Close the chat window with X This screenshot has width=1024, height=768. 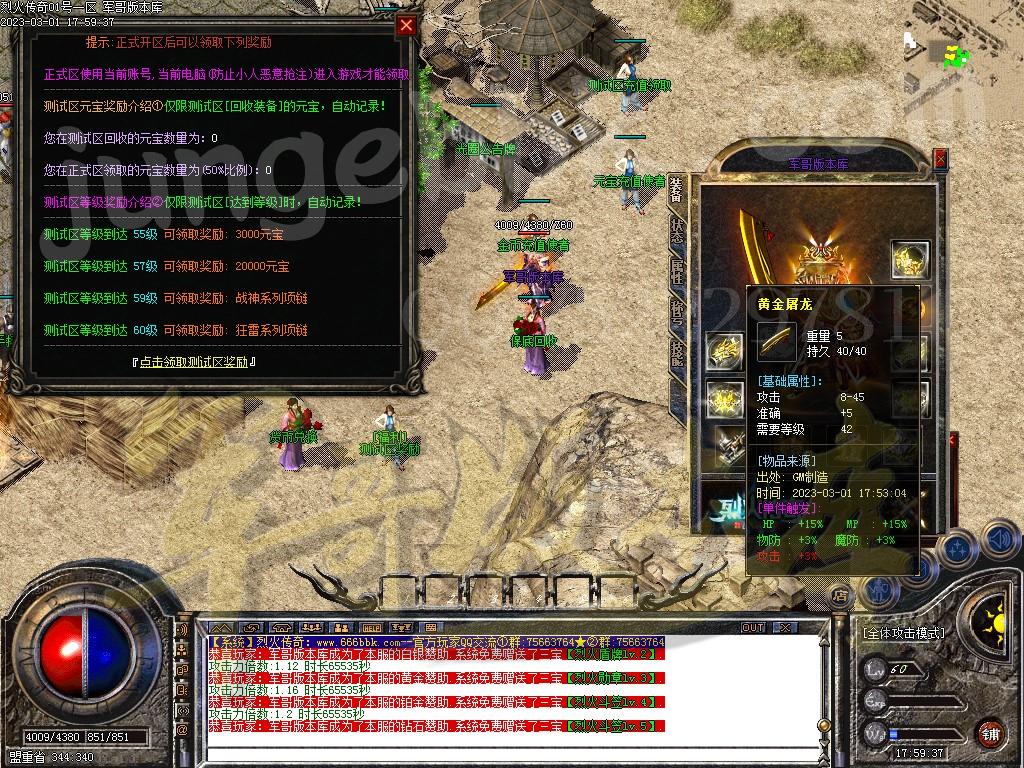click(786, 628)
